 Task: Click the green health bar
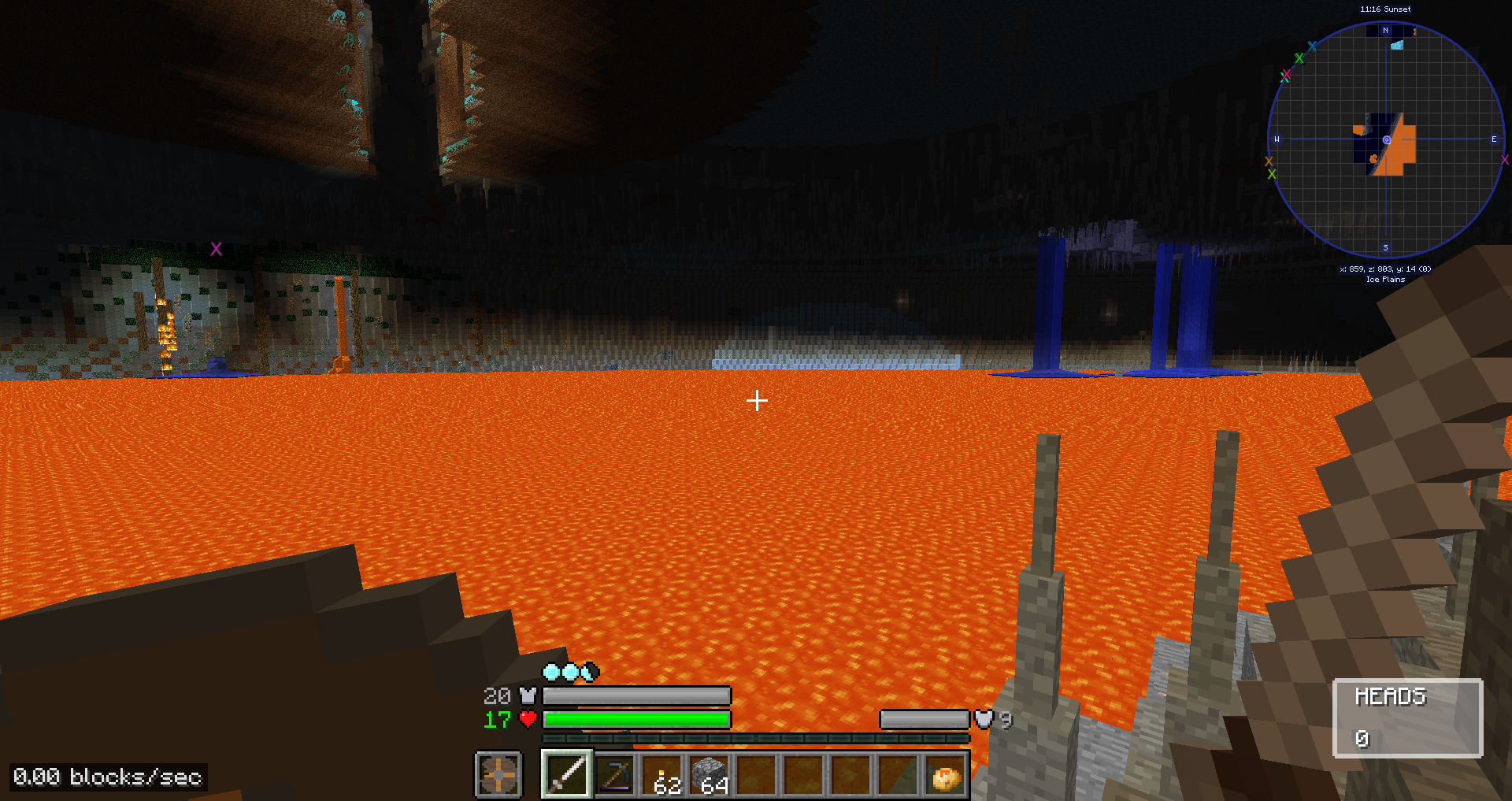coord(638,719)
